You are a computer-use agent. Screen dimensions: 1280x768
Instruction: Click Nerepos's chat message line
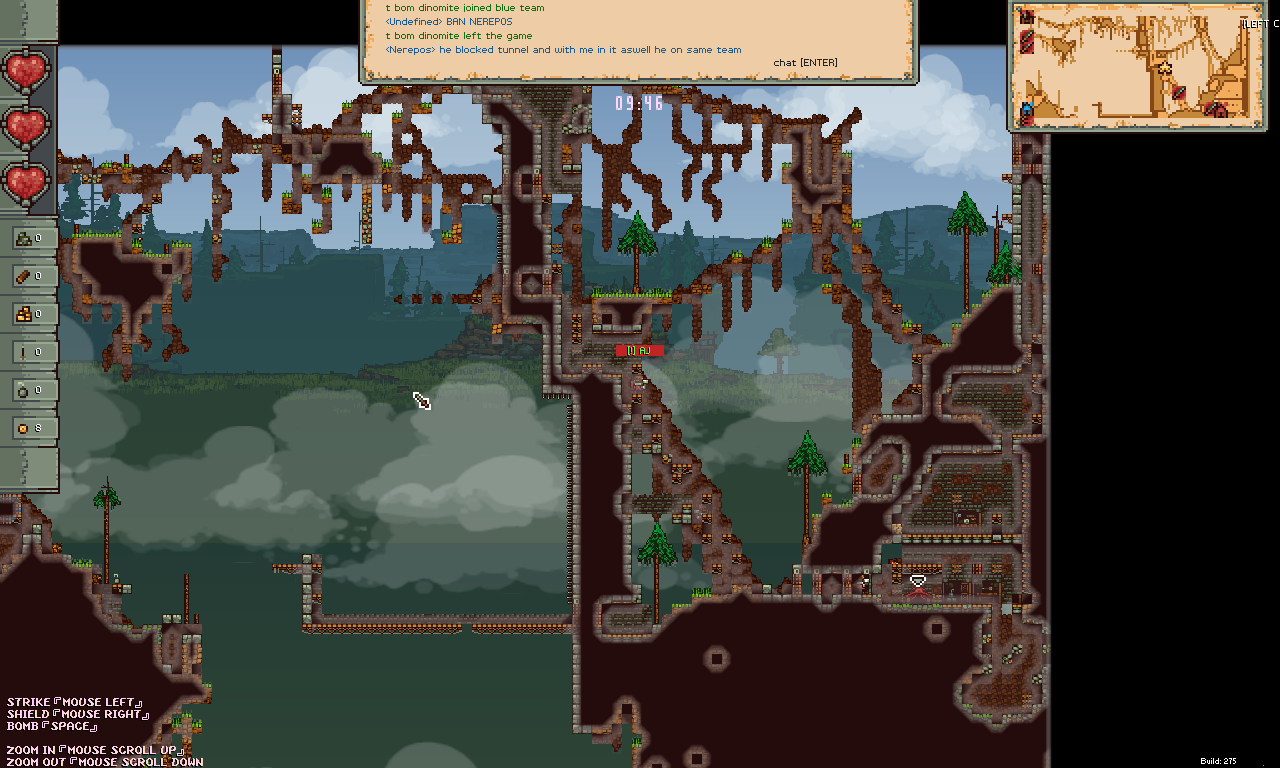tap(563, 50)
